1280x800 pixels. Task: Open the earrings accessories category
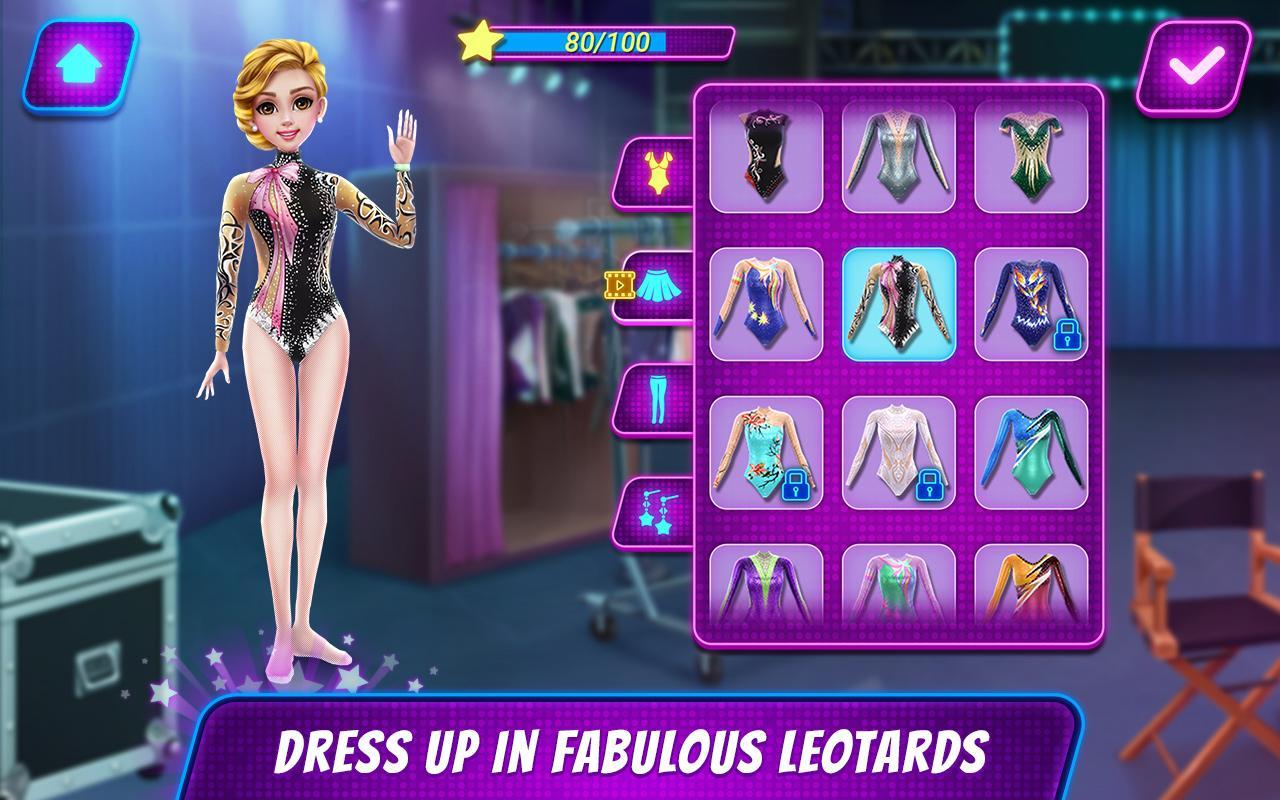(655, 513)
